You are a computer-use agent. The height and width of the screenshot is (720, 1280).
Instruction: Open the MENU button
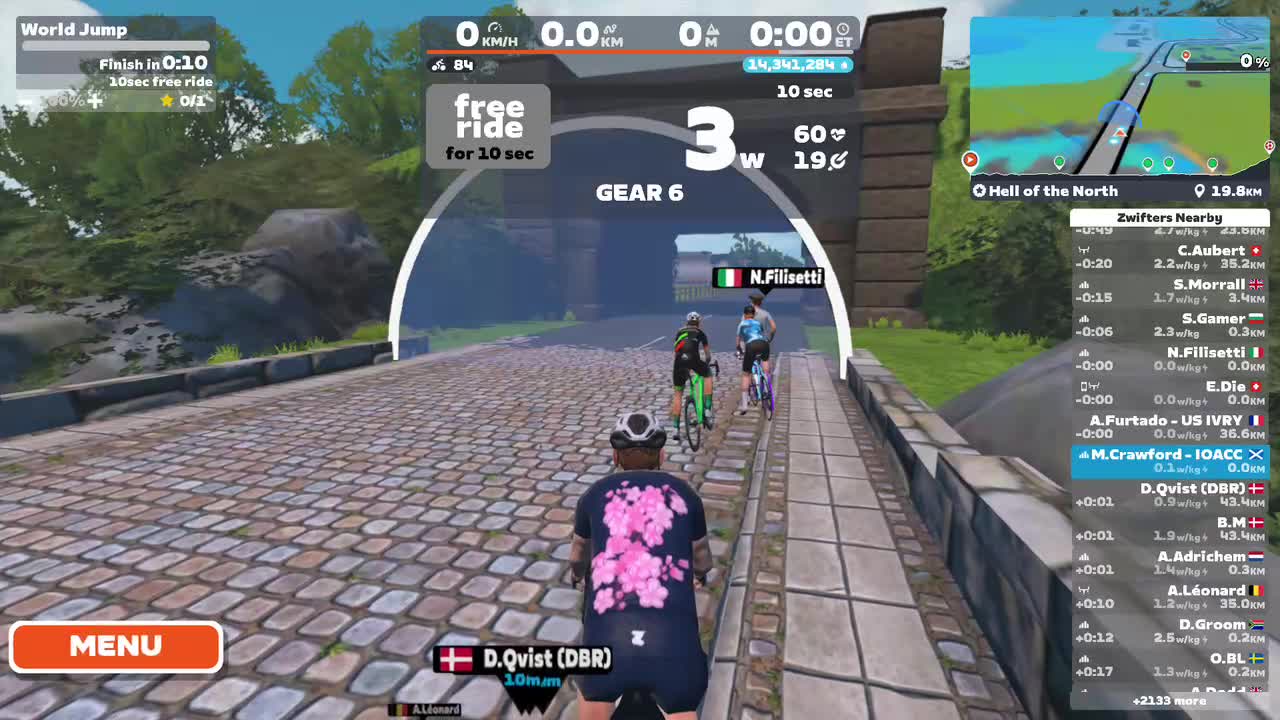click(x=115, y=646)
